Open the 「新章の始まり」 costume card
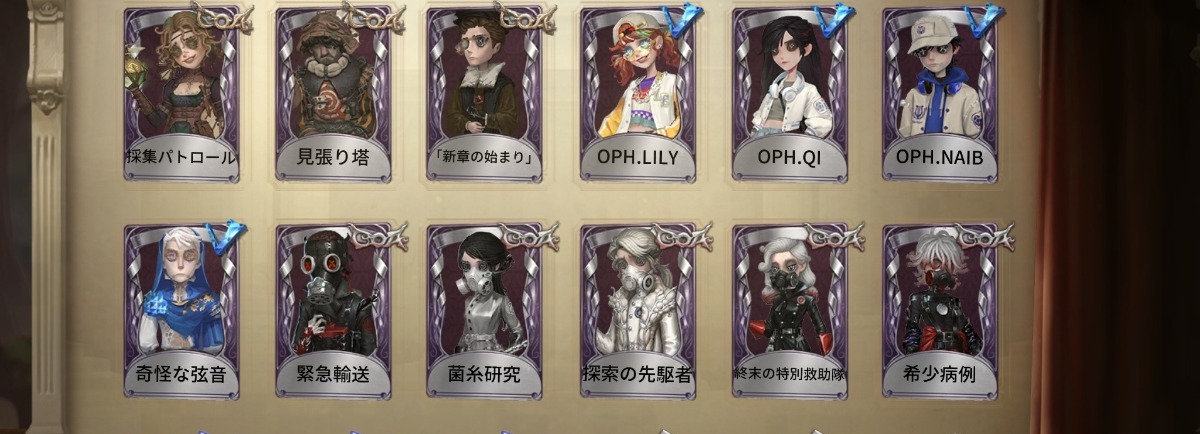 pyautogui.click(x=486, y=95)
